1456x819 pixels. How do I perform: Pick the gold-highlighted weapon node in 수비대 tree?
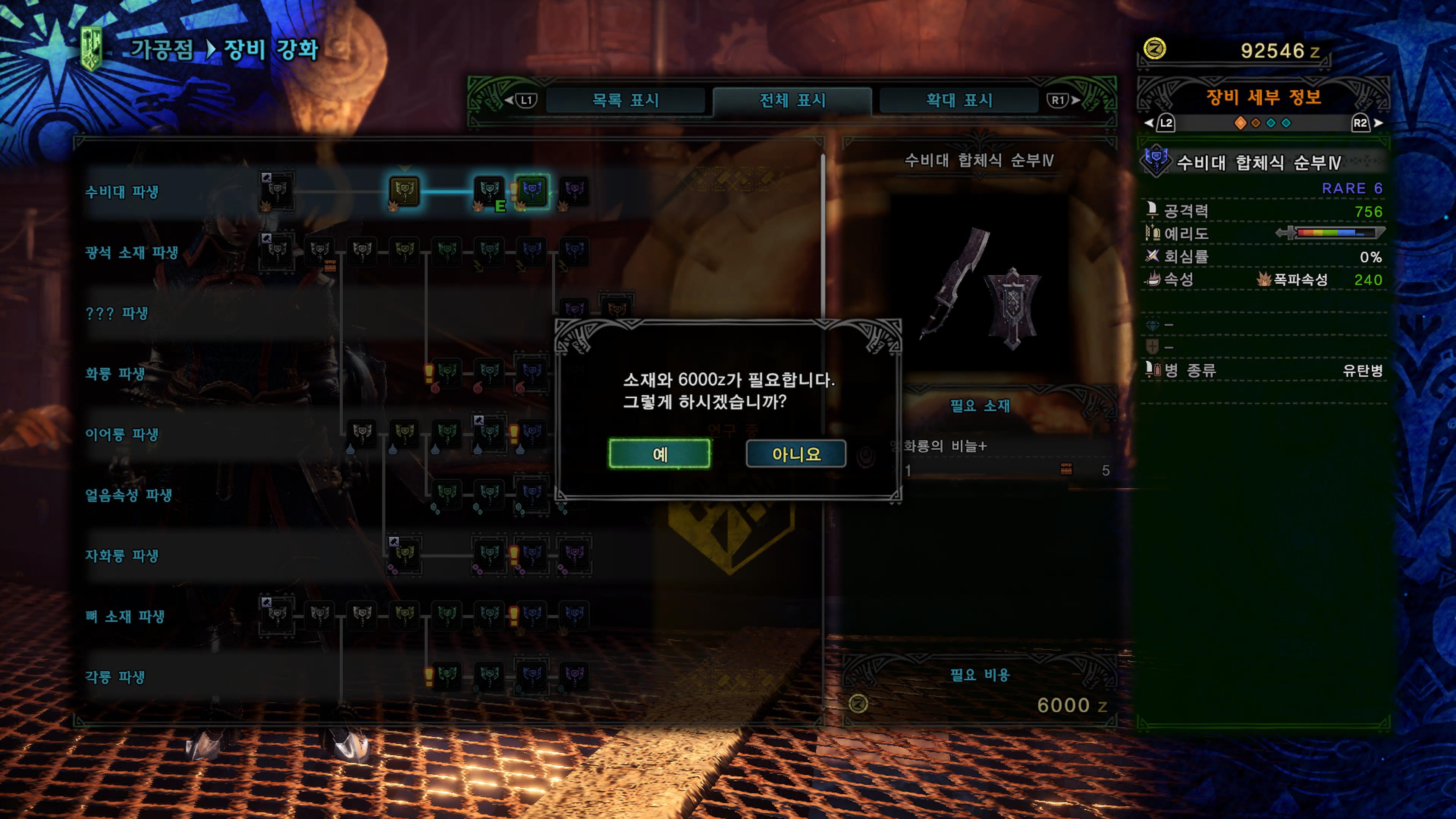[404, 191]
